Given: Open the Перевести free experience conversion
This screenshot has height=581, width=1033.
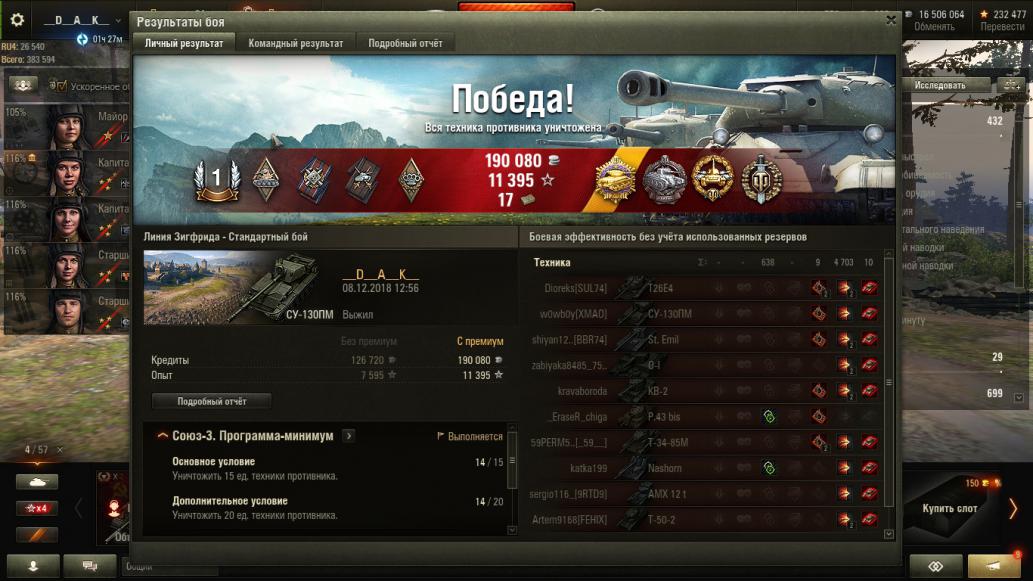Looking at the screenshot, I should pos(1002,27).
